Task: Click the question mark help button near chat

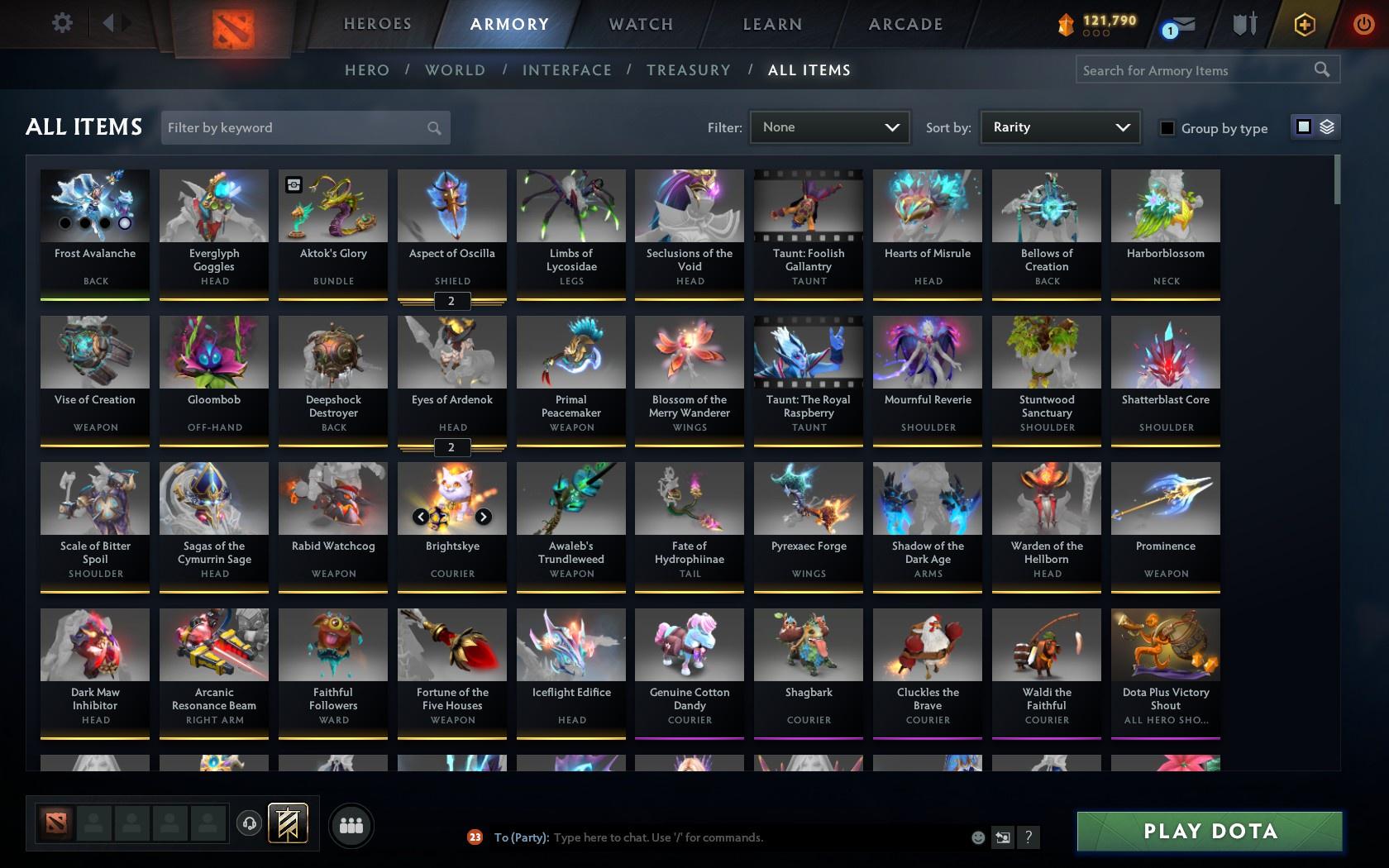Action: [1028, 837]
